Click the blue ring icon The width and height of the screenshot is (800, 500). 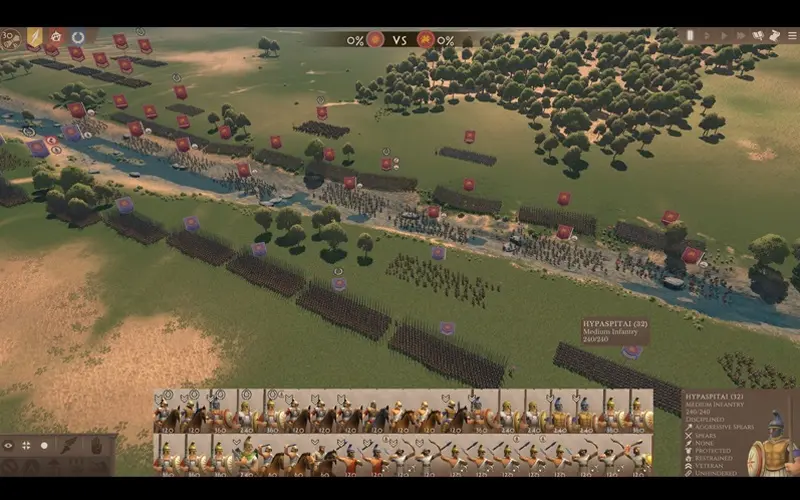[78, 37]
